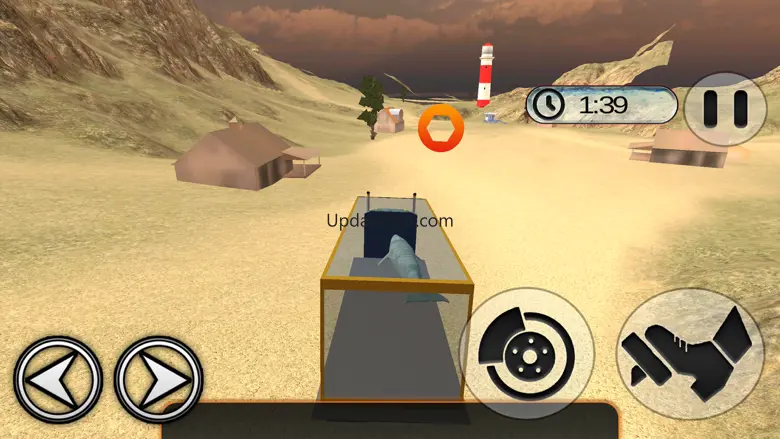
Task: Steer right with the right arrow button
Action: point(159,379)
